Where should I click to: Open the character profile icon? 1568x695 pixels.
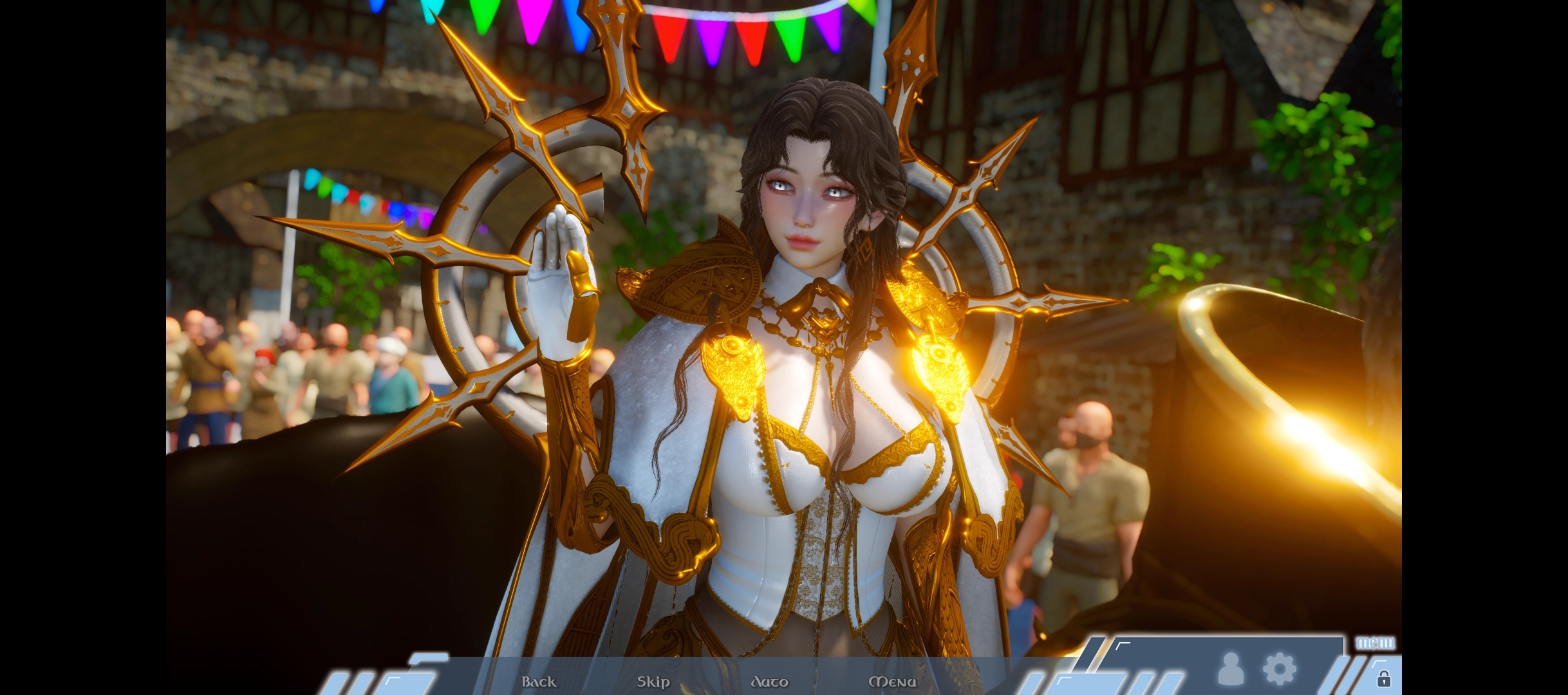(1231, 669)
